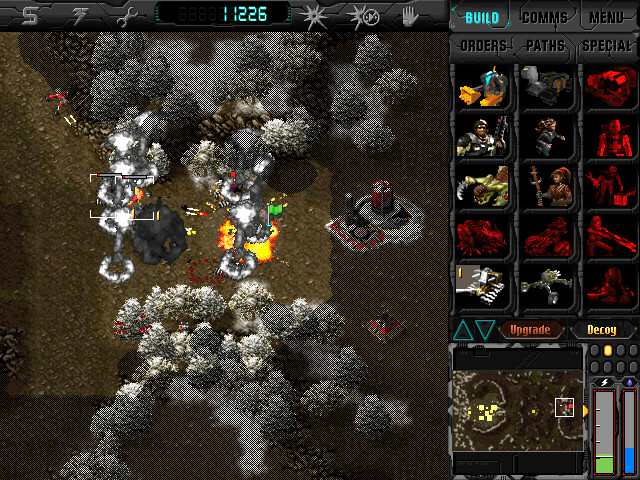This screenshot has height=480, width=640.
Task: Click the yellow base cluster on minimap
Action: (x=487, y=411)
